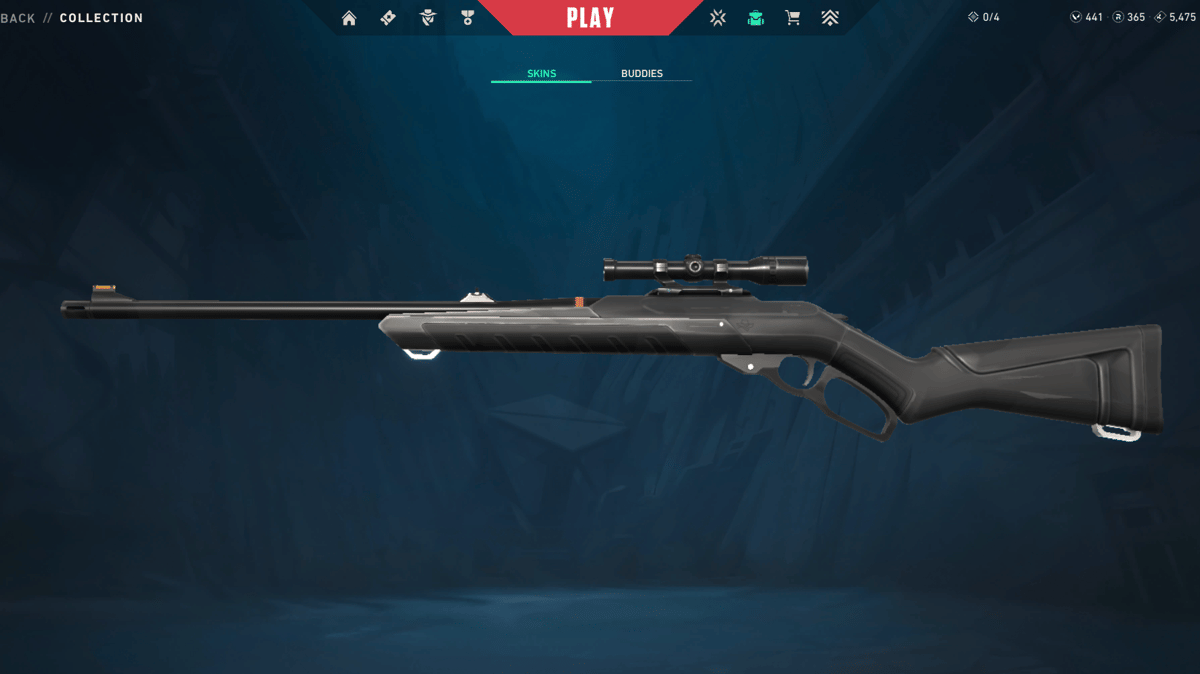The height and width of the screenshot is (674, 1200).
Task: Open the Esports star-burst icon in the nav bar
Action: click(717, 18)
